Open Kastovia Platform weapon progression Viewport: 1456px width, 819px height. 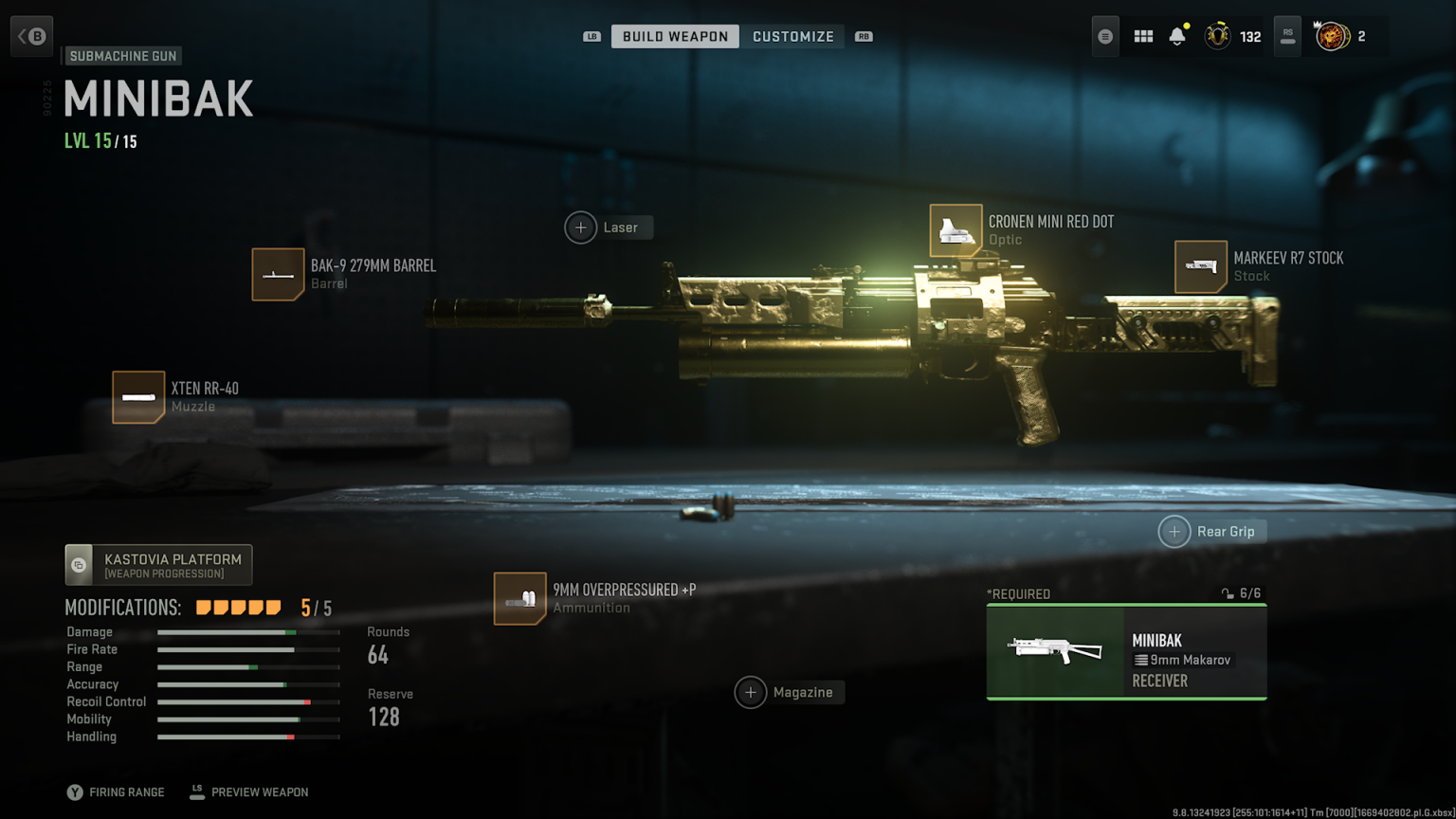(158, 564)
